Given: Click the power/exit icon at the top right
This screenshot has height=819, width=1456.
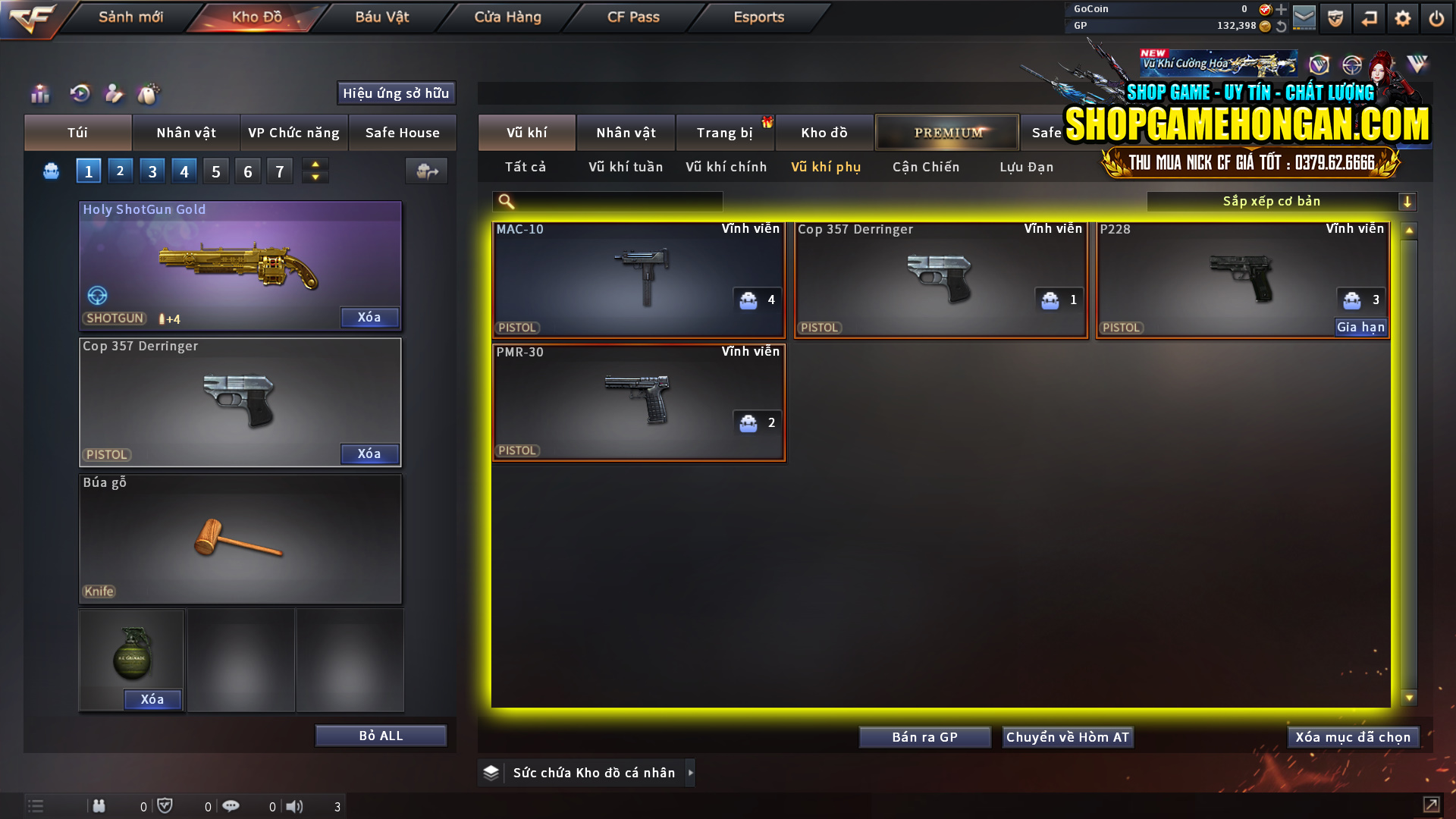Looking at the screenshot, I should point(1436,17).
